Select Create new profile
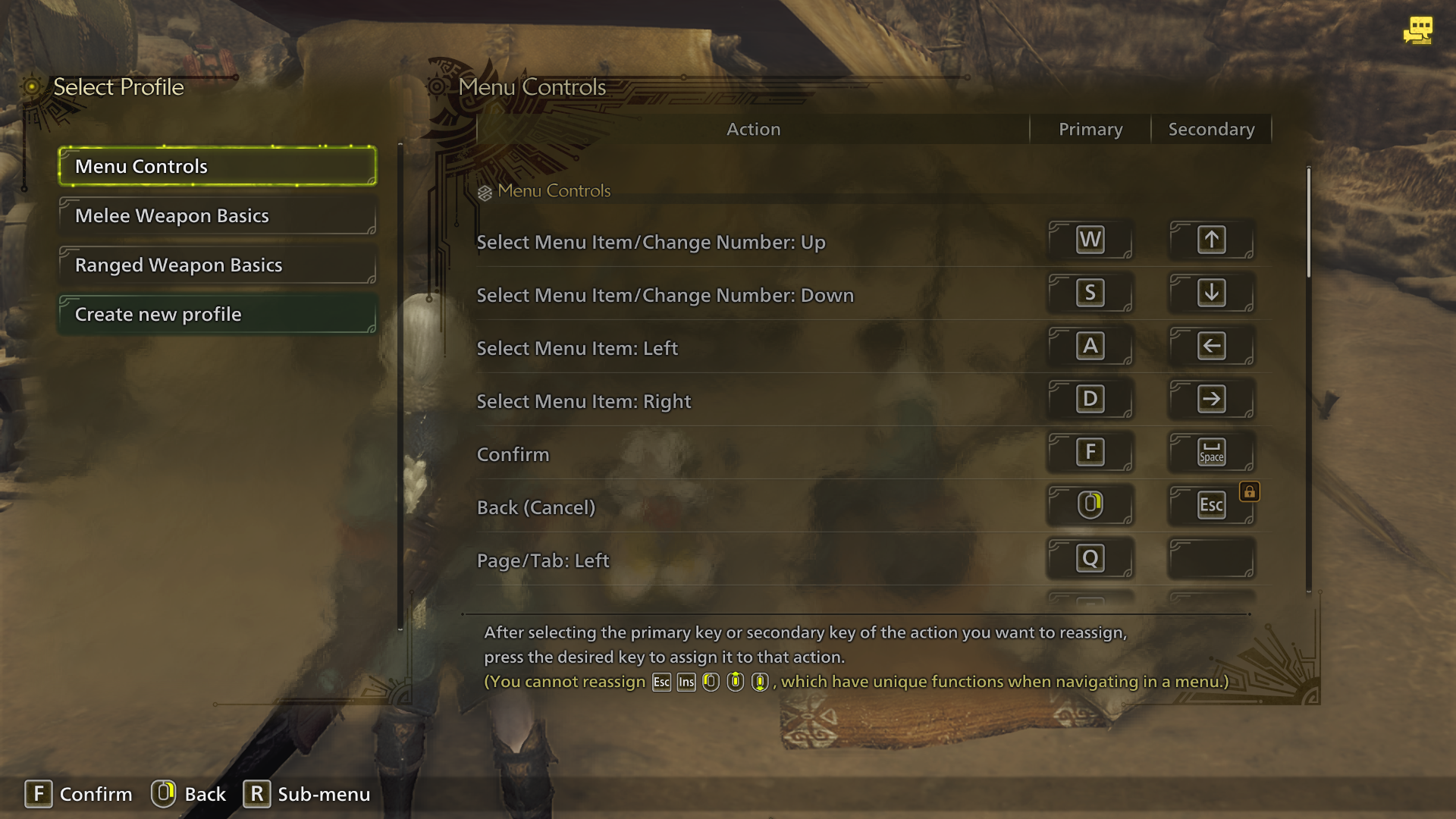Image resolution: width=1456 pixels, height=819 pixels. [217, 314]
